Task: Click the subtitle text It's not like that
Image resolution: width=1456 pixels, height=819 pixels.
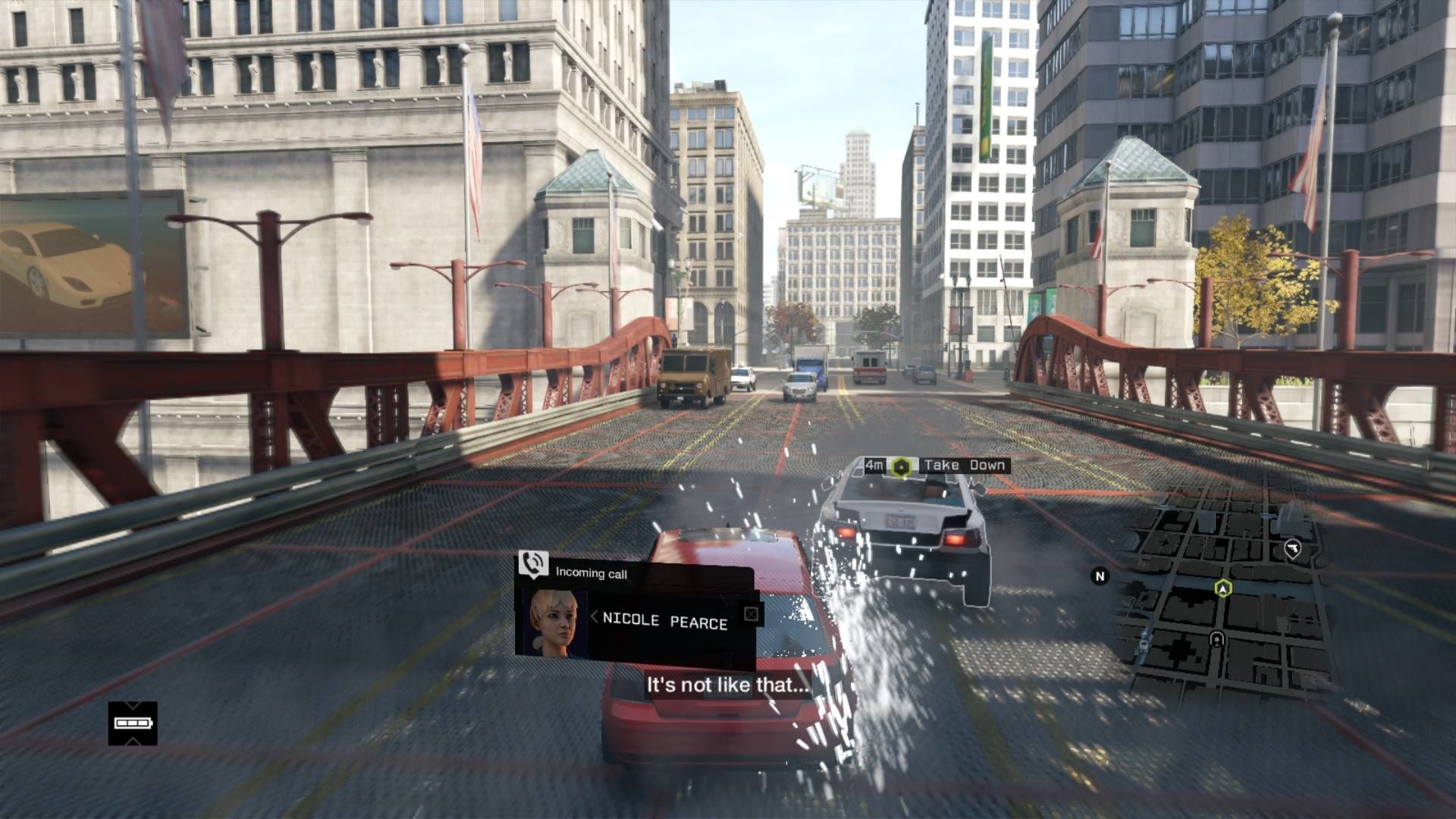Action: [x=726, y=686]
